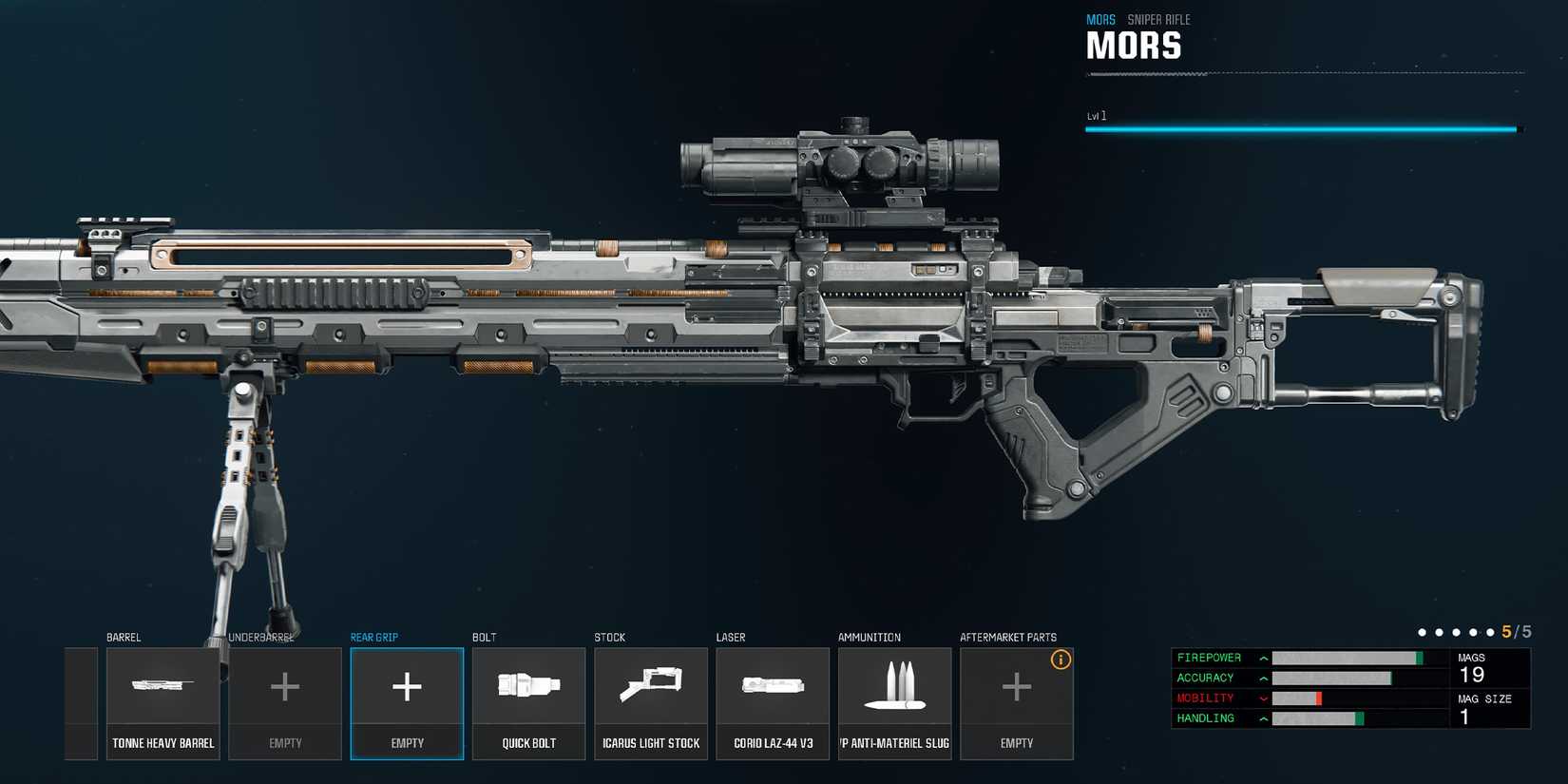Click the Stock category header

[609, 637]
